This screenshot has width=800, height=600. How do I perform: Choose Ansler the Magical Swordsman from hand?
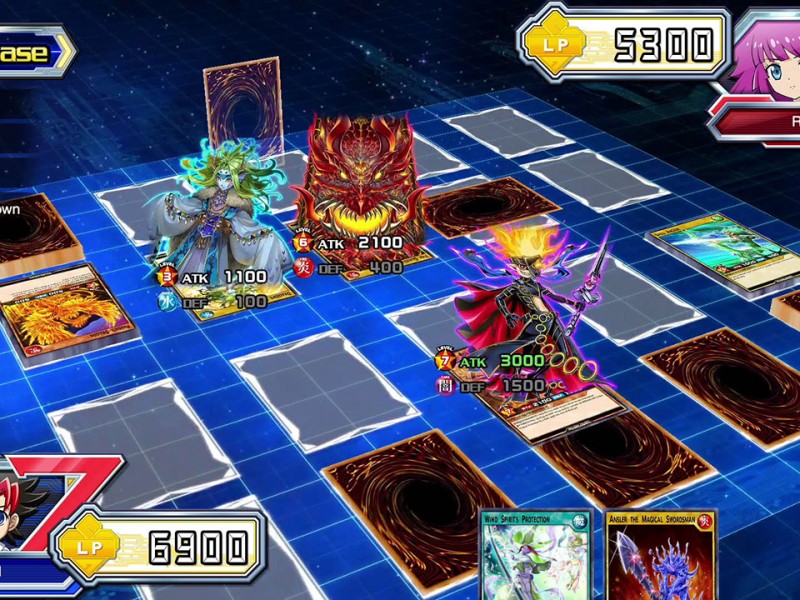(647, 557)
